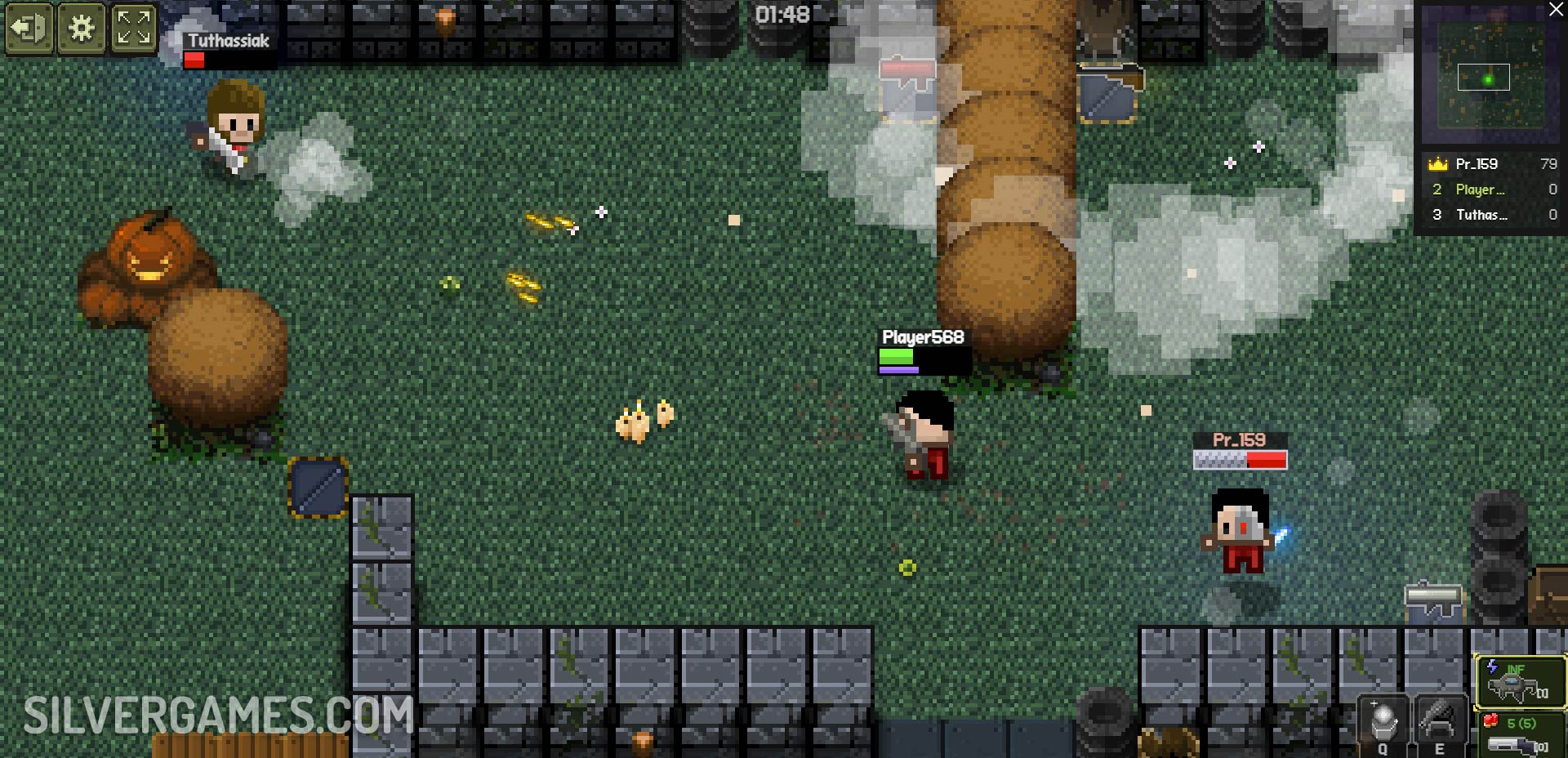
Task: Toggle fullscreen mode
Action: (x=133, y=29)
